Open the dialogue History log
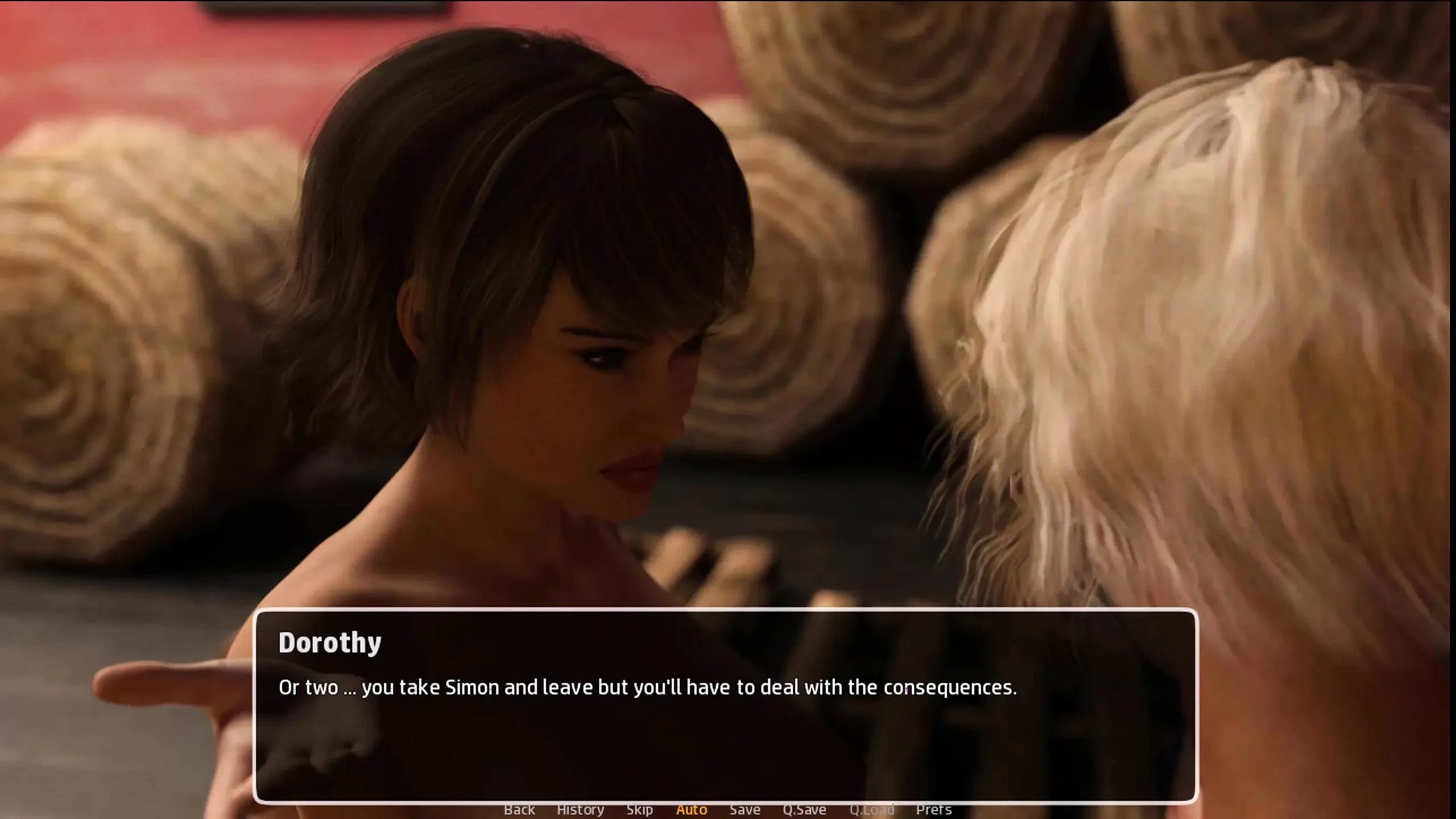 pyautogui.click(x=580, y=809)
